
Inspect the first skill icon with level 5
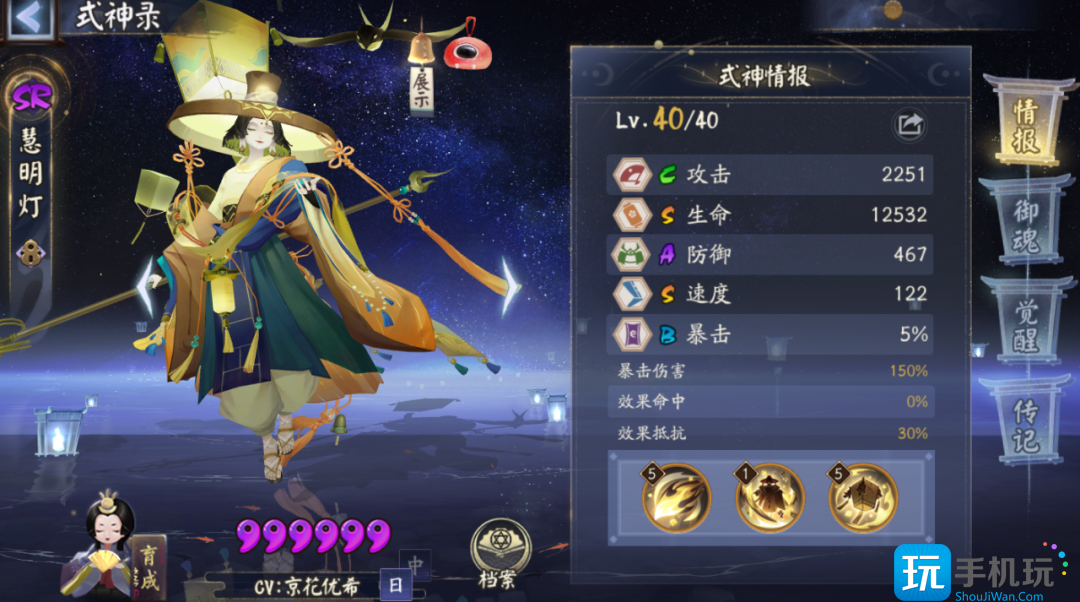677,497
